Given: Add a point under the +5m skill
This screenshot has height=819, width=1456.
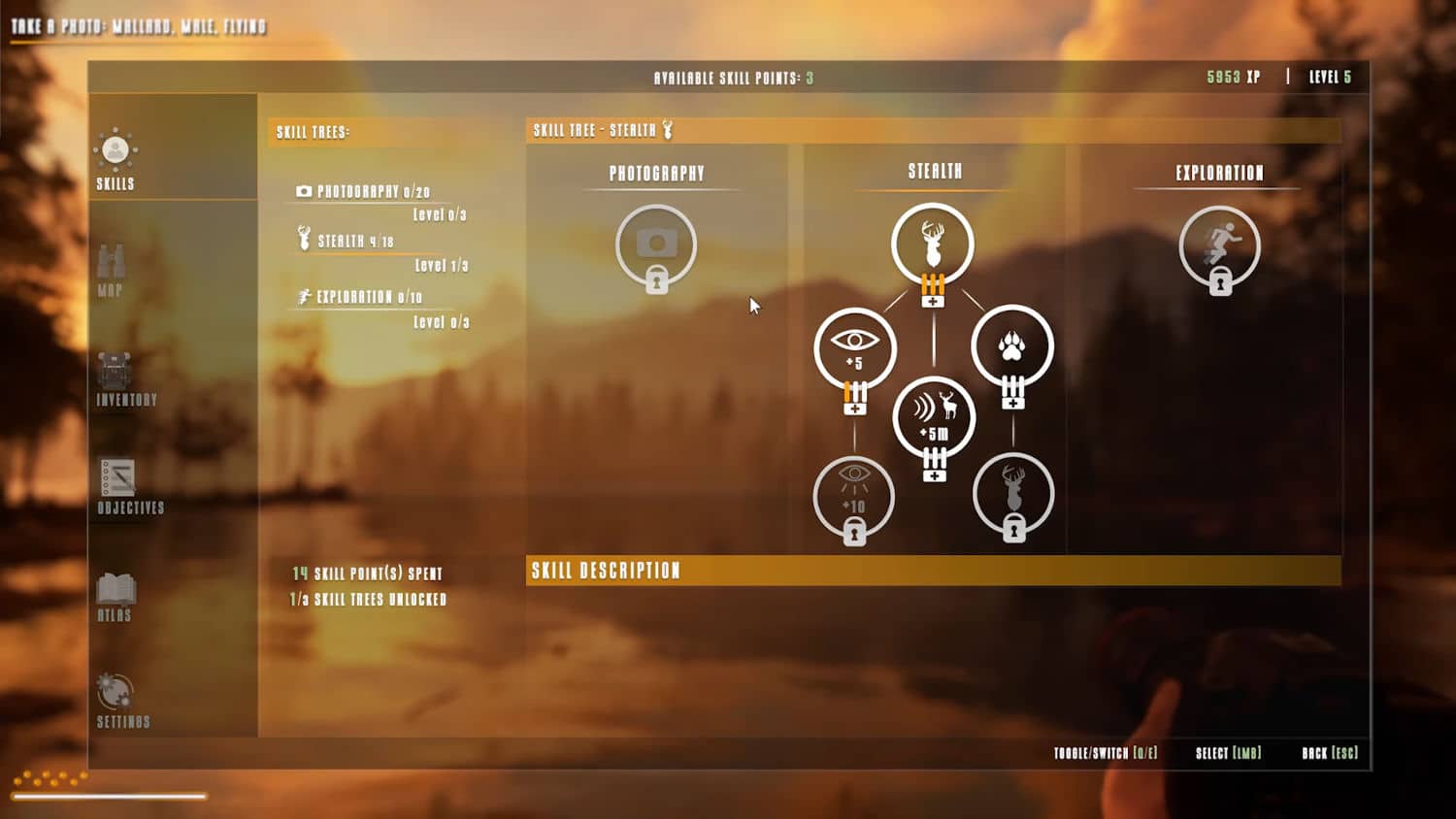Looking at the screenshot, I should coord(934,475).
